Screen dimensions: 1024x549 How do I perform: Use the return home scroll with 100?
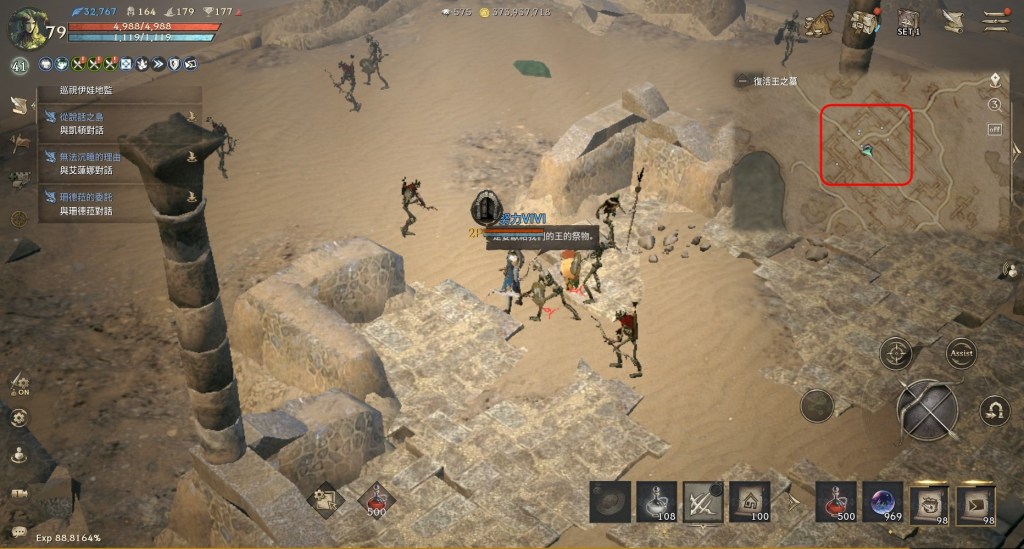click(750, 501)
